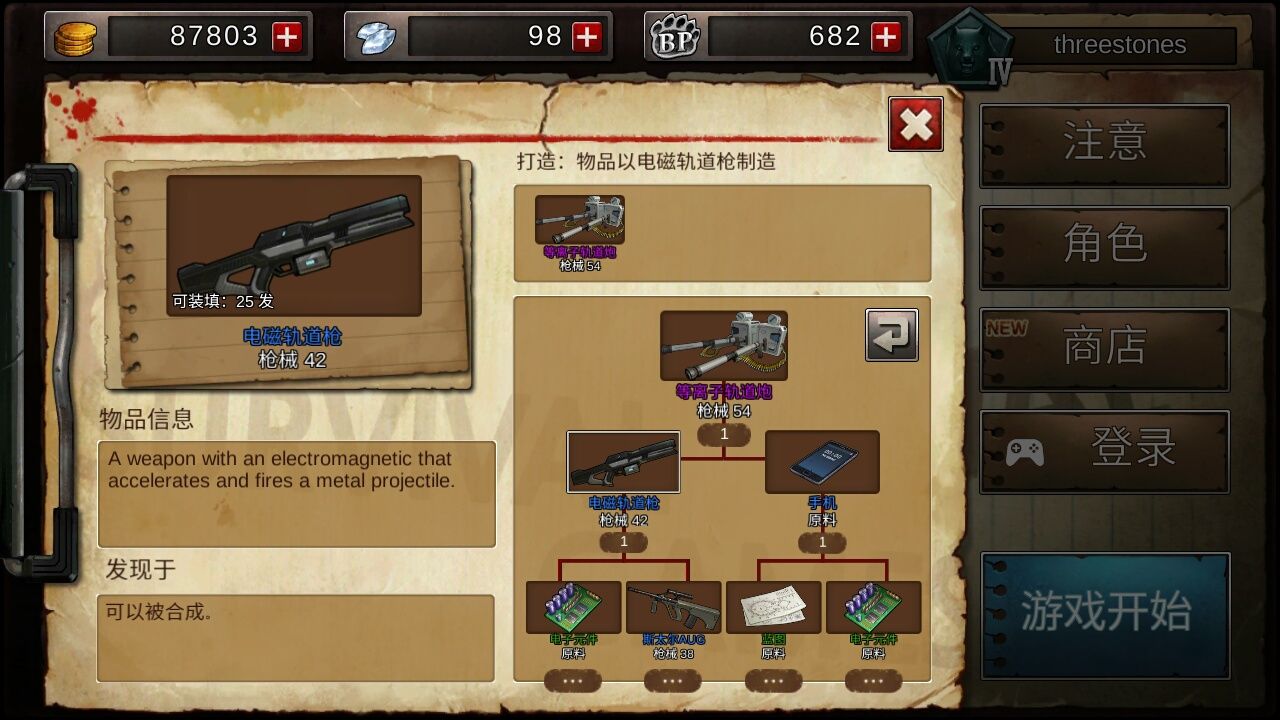
Task: Click the 等离子轨道炮 cannon image in the tree
Action: (x=722, y=343)
